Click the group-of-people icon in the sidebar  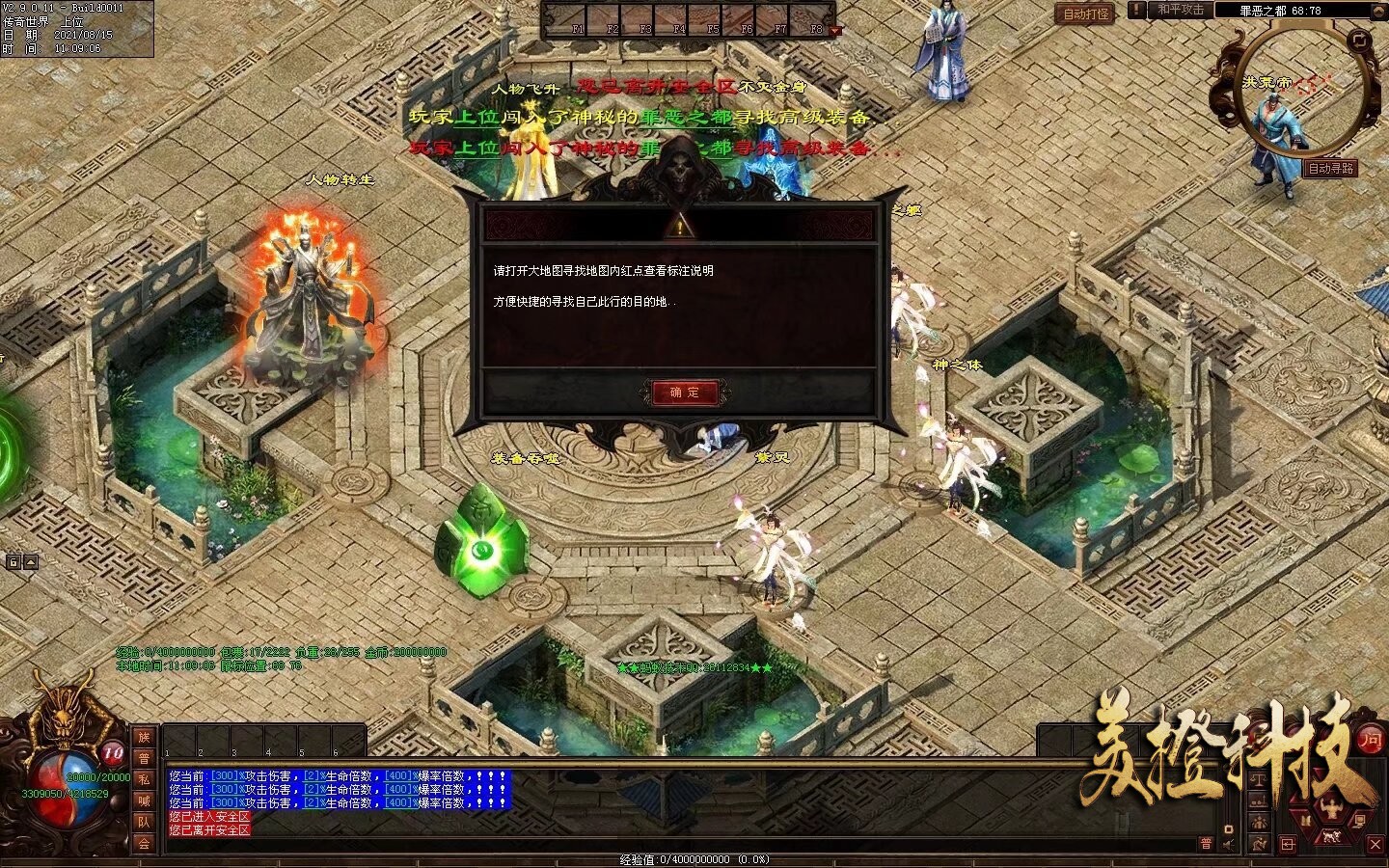tap(1259, 822)
